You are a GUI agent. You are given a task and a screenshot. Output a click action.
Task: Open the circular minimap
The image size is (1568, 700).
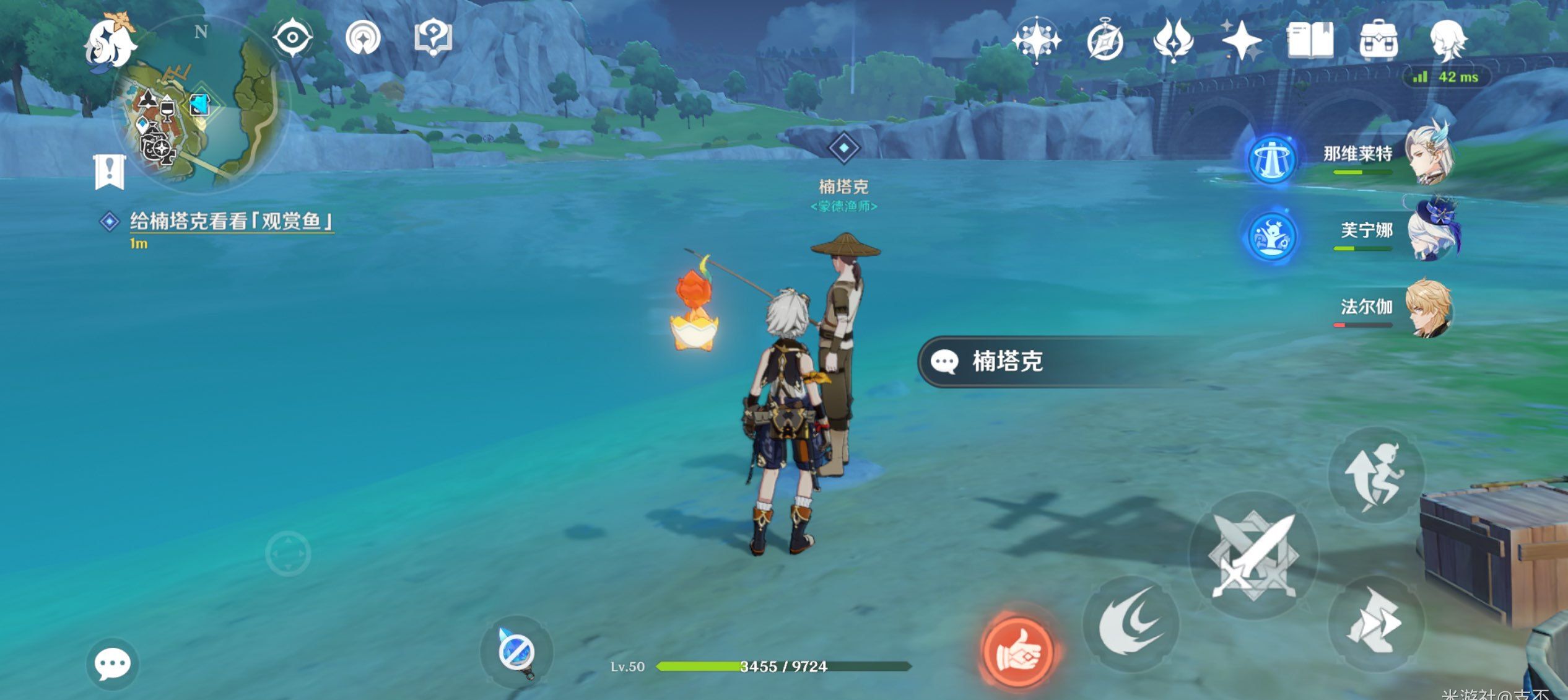pyautogui.click(x=197, y=105)
